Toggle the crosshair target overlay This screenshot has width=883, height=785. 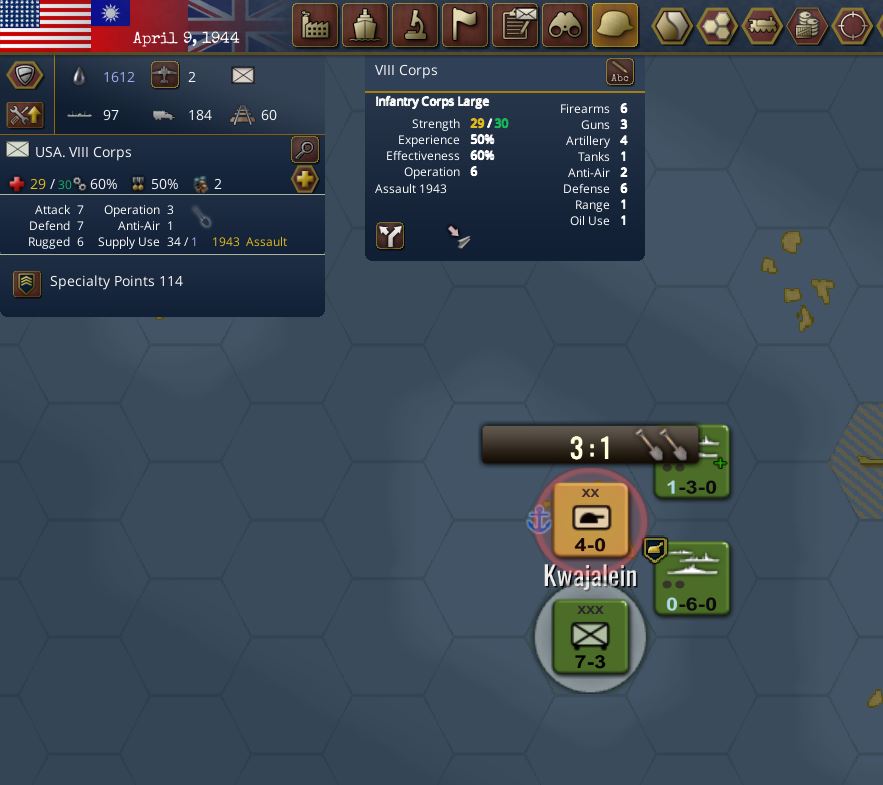pos(853,25)
